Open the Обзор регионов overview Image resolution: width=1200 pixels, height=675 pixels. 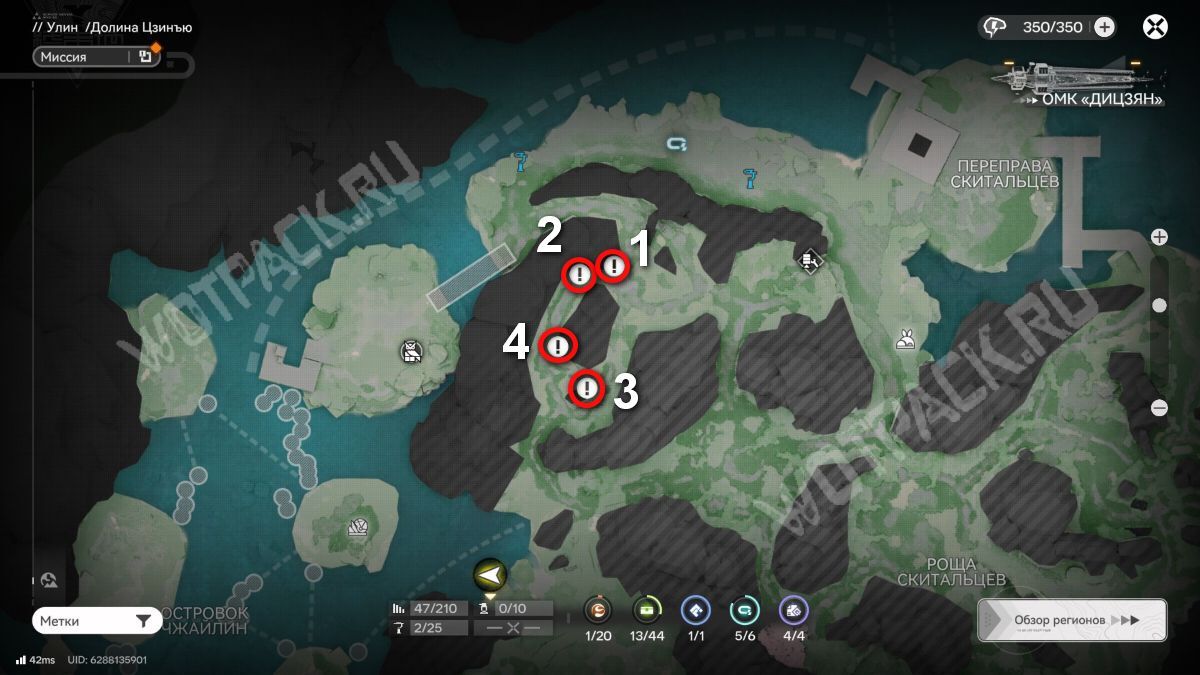[1072, 620]
